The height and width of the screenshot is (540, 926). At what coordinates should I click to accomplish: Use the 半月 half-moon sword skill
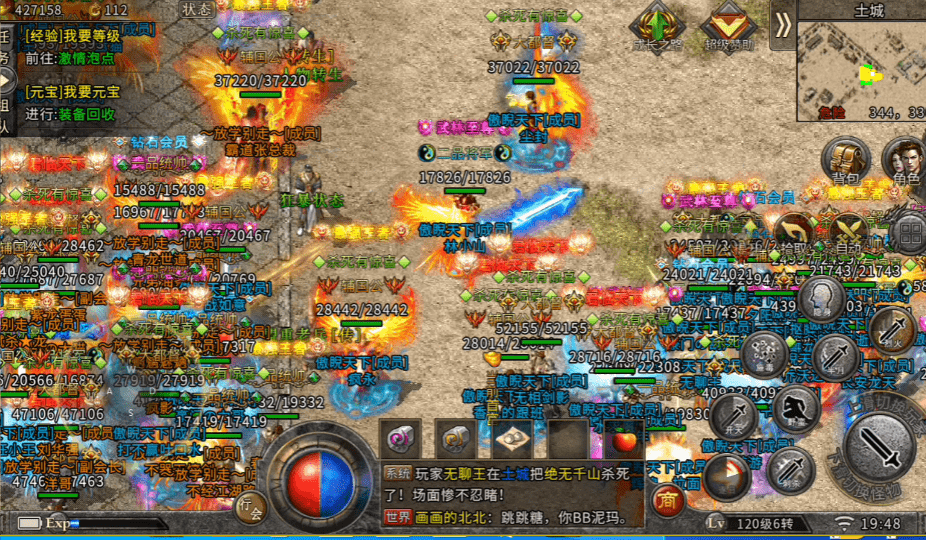point(832,356)
